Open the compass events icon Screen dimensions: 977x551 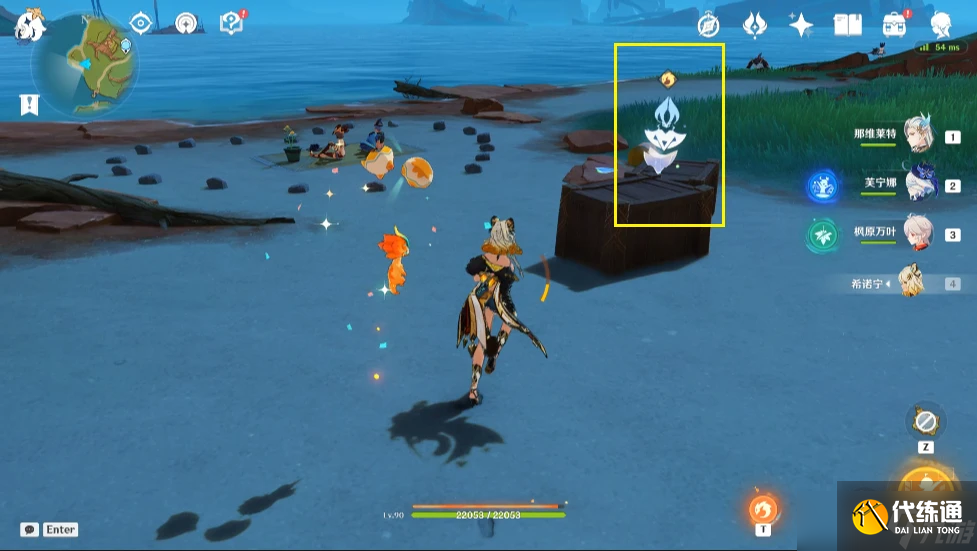point(709,25)
